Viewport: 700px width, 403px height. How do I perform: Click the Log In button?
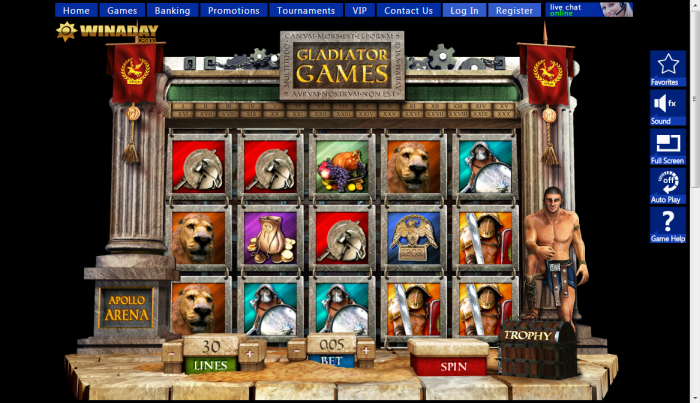[x=464, y=11]
